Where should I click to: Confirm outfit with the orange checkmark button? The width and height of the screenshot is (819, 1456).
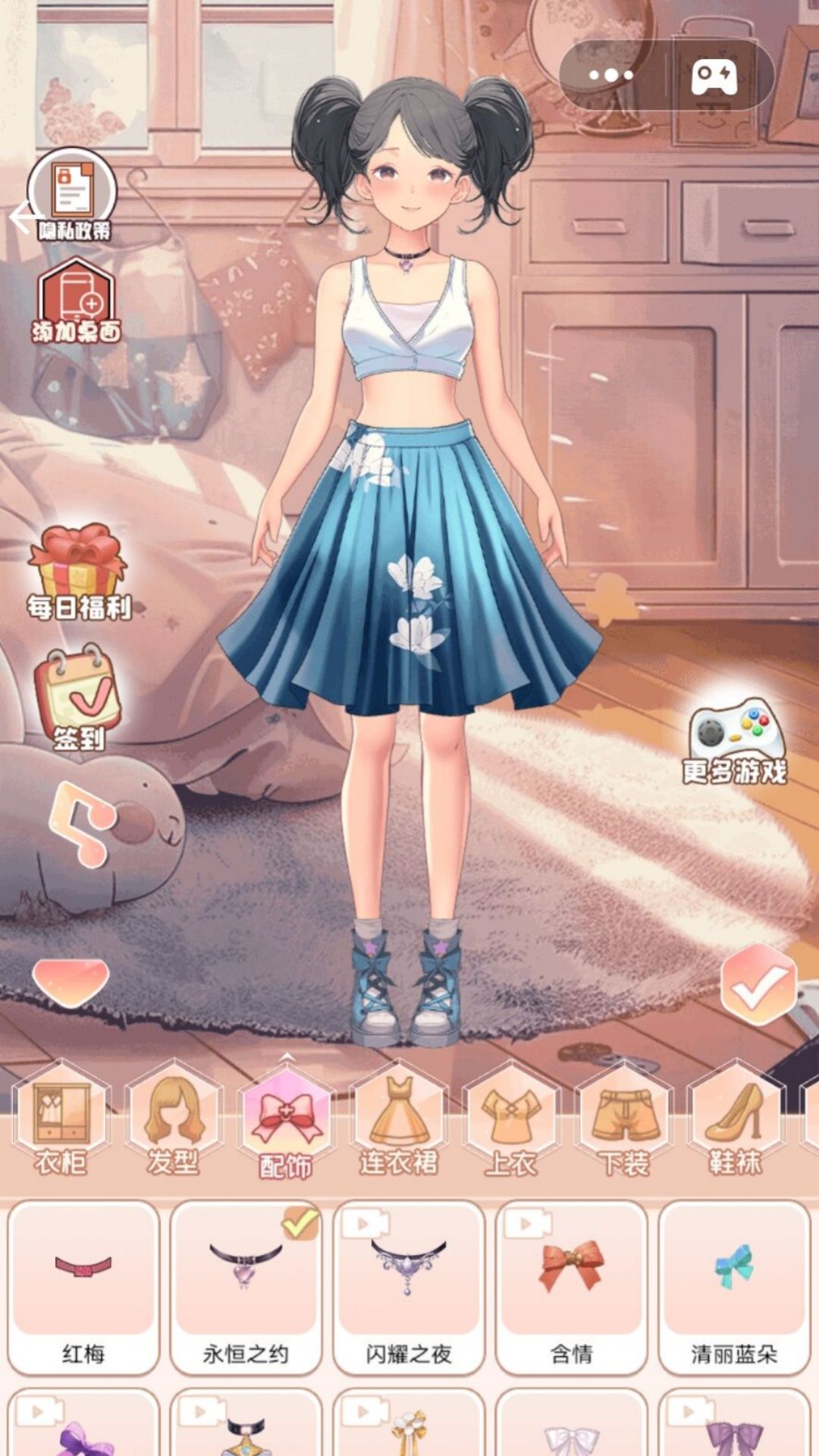758,984
